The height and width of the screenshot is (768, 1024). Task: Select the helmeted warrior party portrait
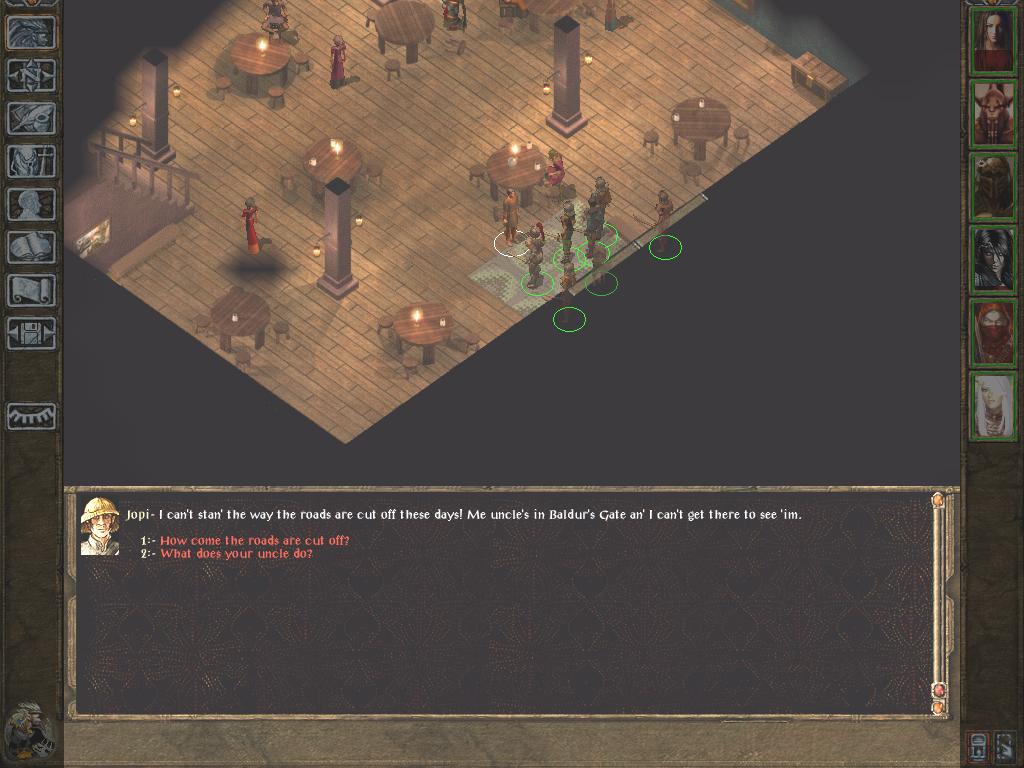coord(993,188)
